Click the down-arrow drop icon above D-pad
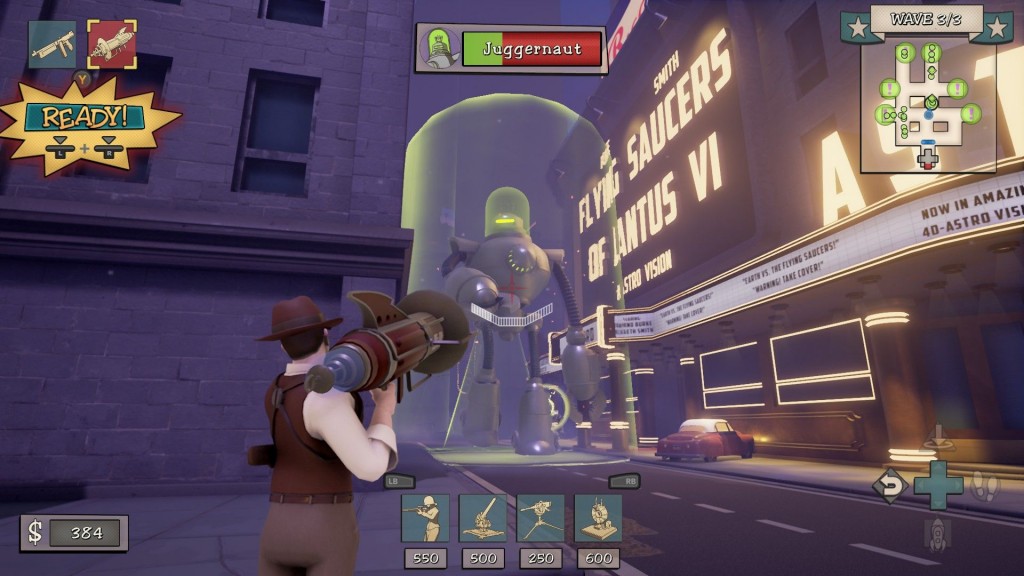Screen dimensions: 1024x576 [x=937, y=436]
